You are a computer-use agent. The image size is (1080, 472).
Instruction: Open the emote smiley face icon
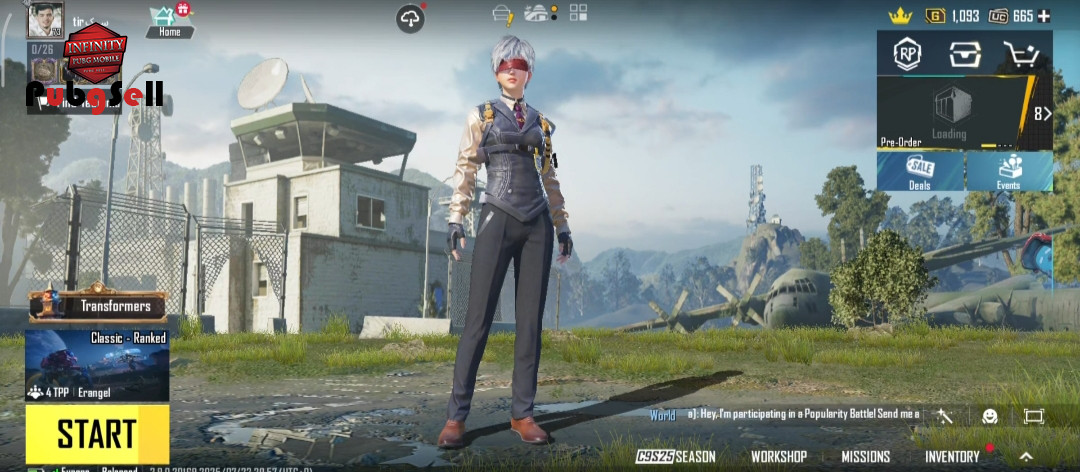click(x=989, y=415)
